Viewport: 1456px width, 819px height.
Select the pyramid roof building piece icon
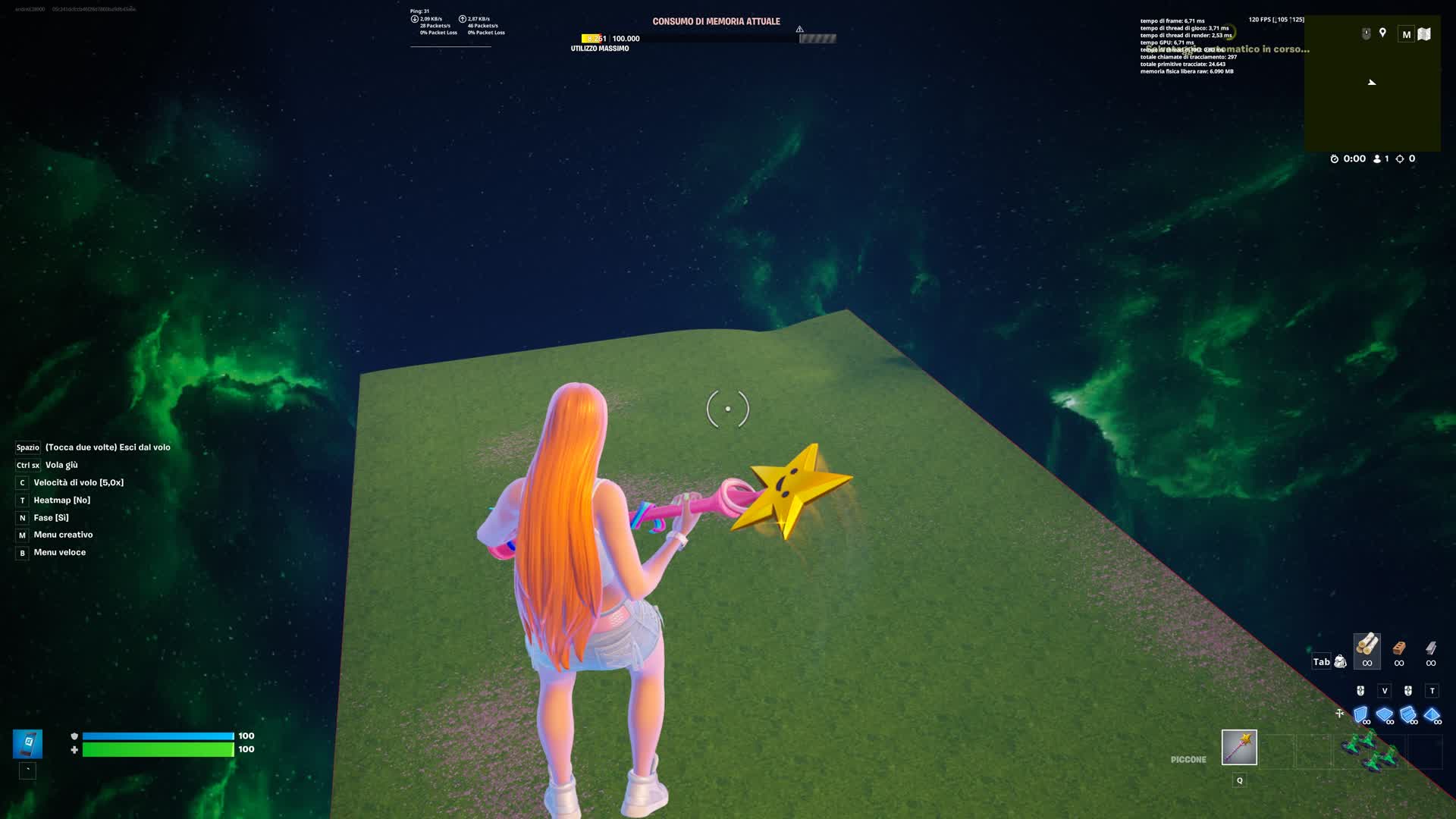pyautogui.click(x=1432, y=714)
